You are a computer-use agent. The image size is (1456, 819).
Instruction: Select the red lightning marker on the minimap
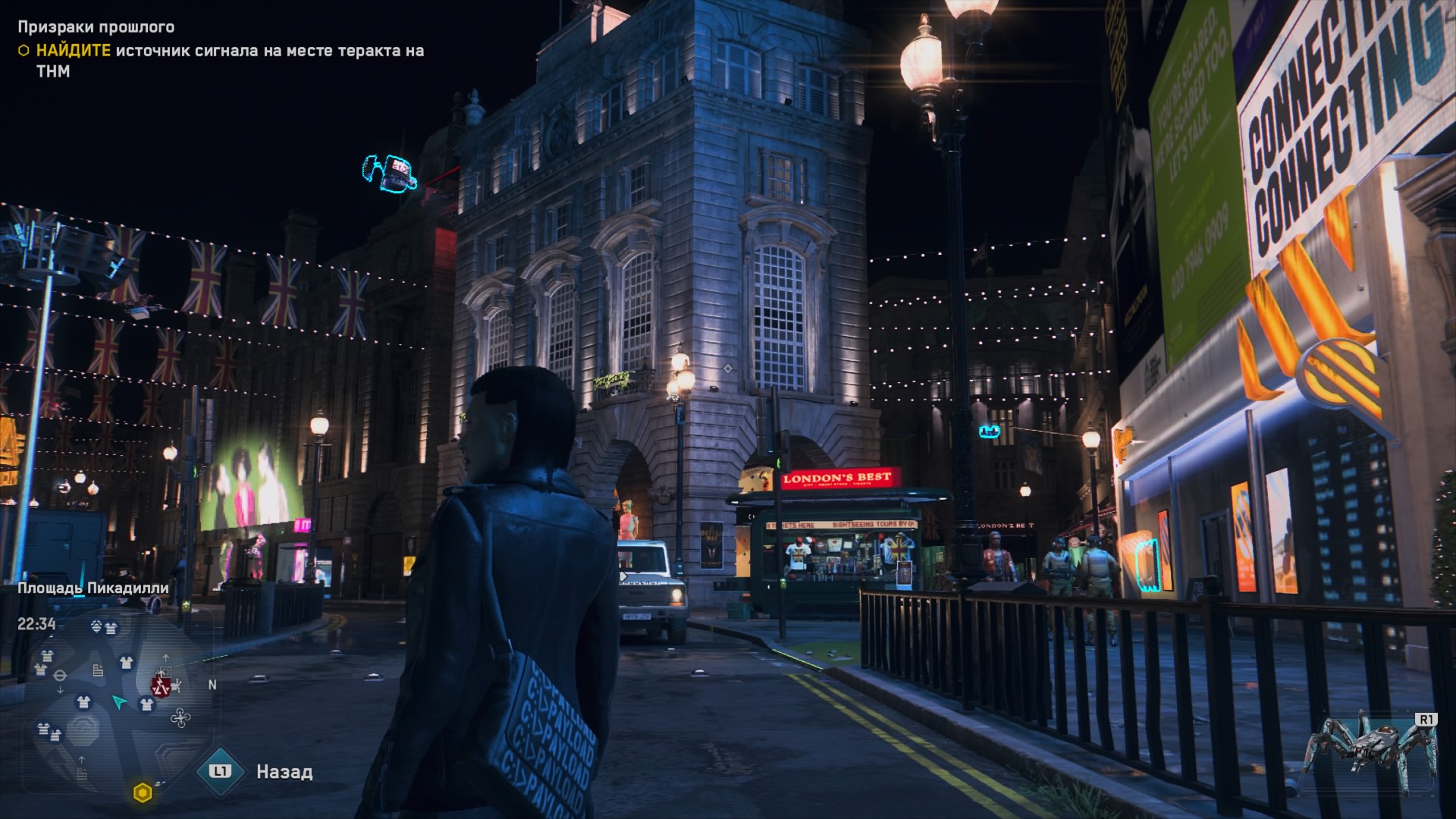click(x=160, y=686)
